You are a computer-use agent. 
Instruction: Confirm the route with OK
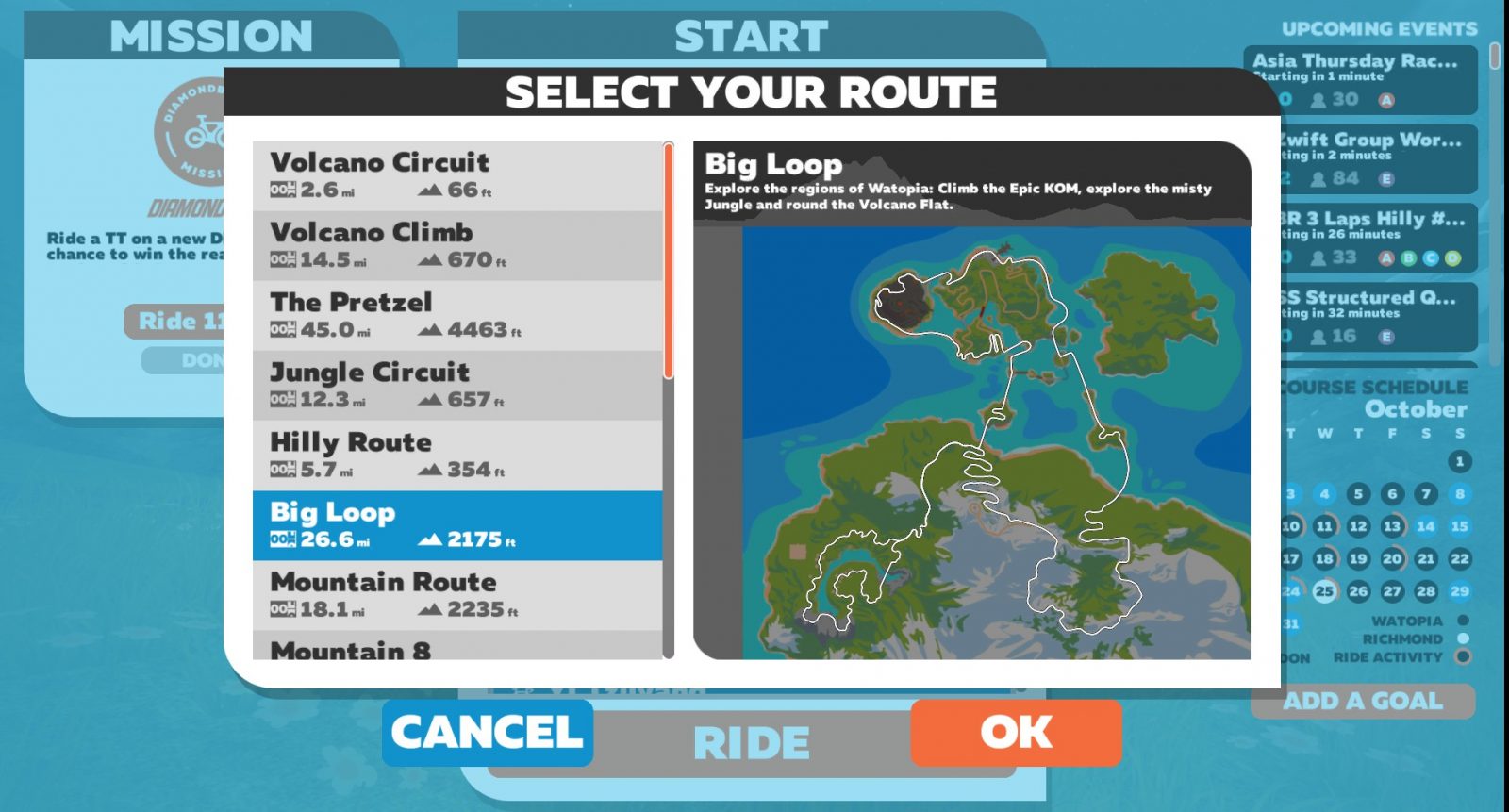(x=1016, y=733)
